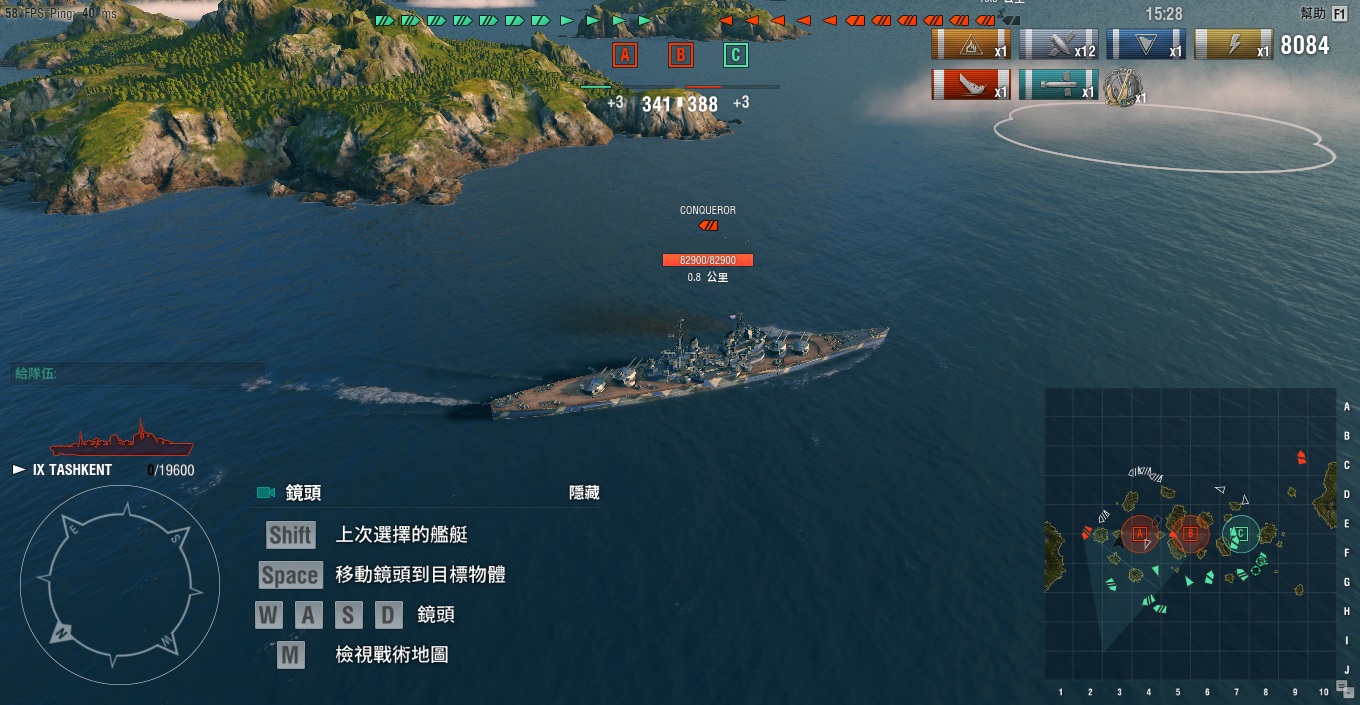Select capture point A on the minimap

(x=1139, y=534)
